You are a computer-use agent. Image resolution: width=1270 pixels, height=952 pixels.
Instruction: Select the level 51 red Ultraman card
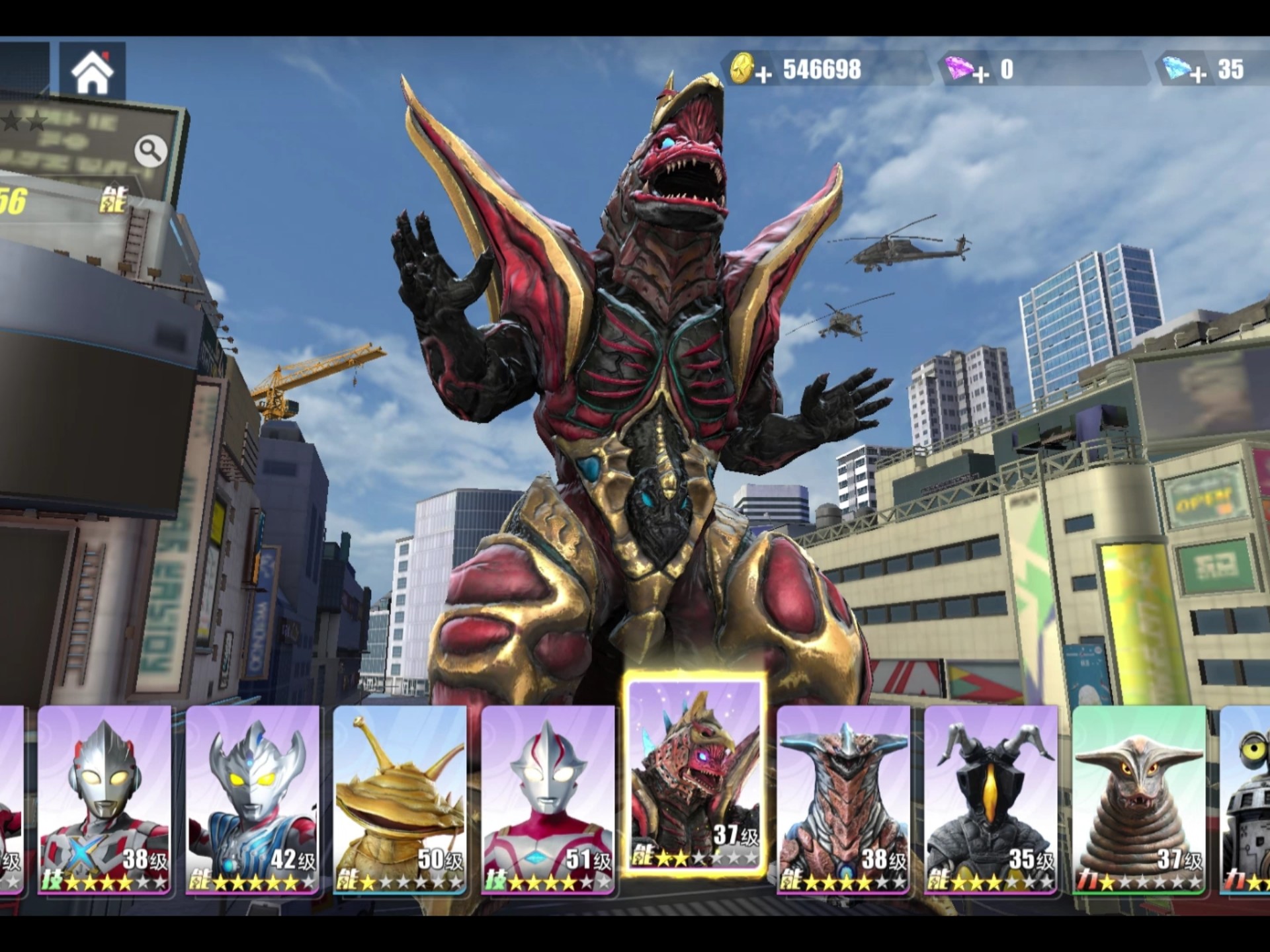548,800
